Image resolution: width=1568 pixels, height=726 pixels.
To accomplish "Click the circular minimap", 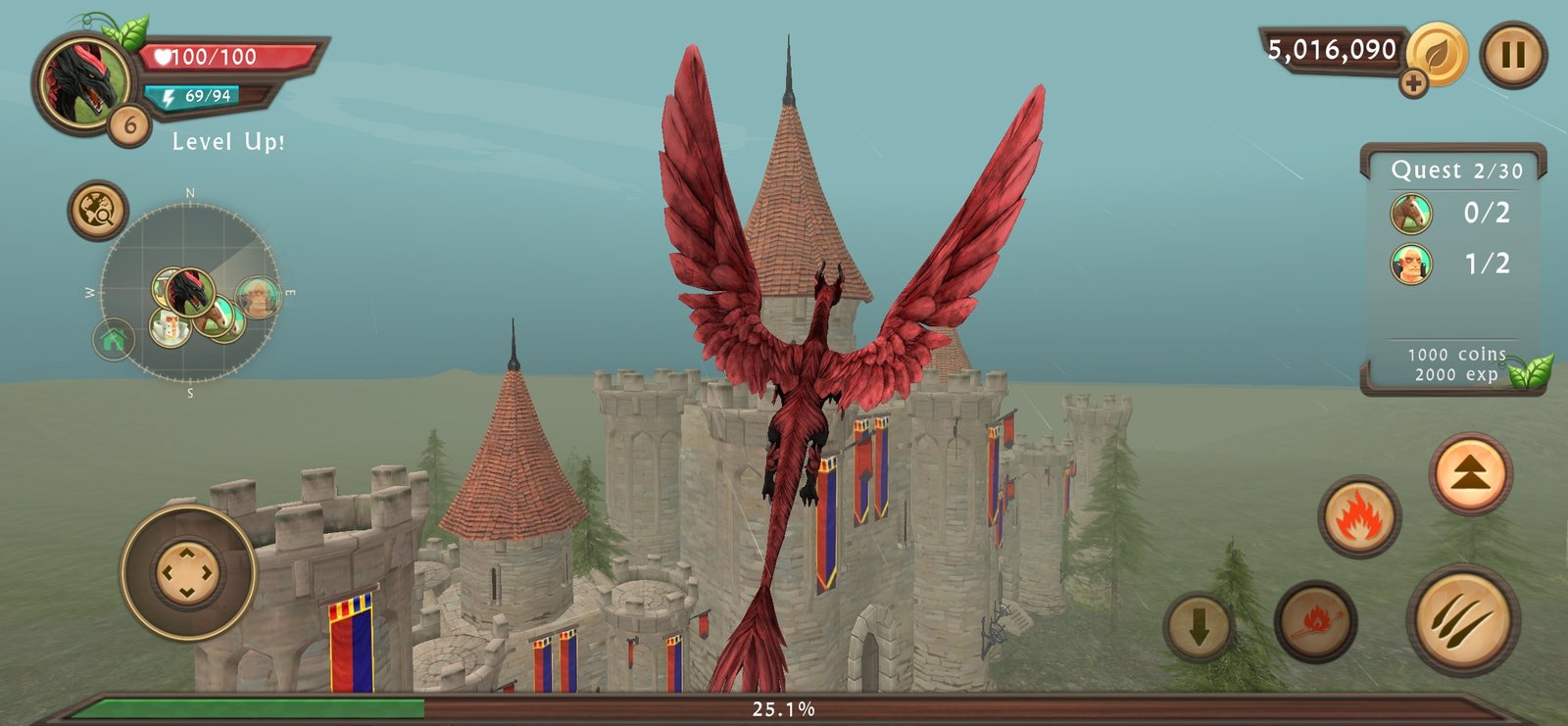I will point(190,294).
